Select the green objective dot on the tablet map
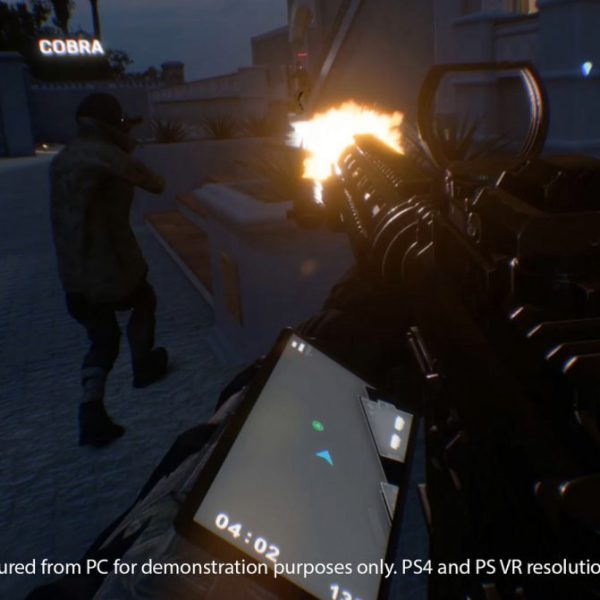The image size is (600, 600). (x=318, y=426)
